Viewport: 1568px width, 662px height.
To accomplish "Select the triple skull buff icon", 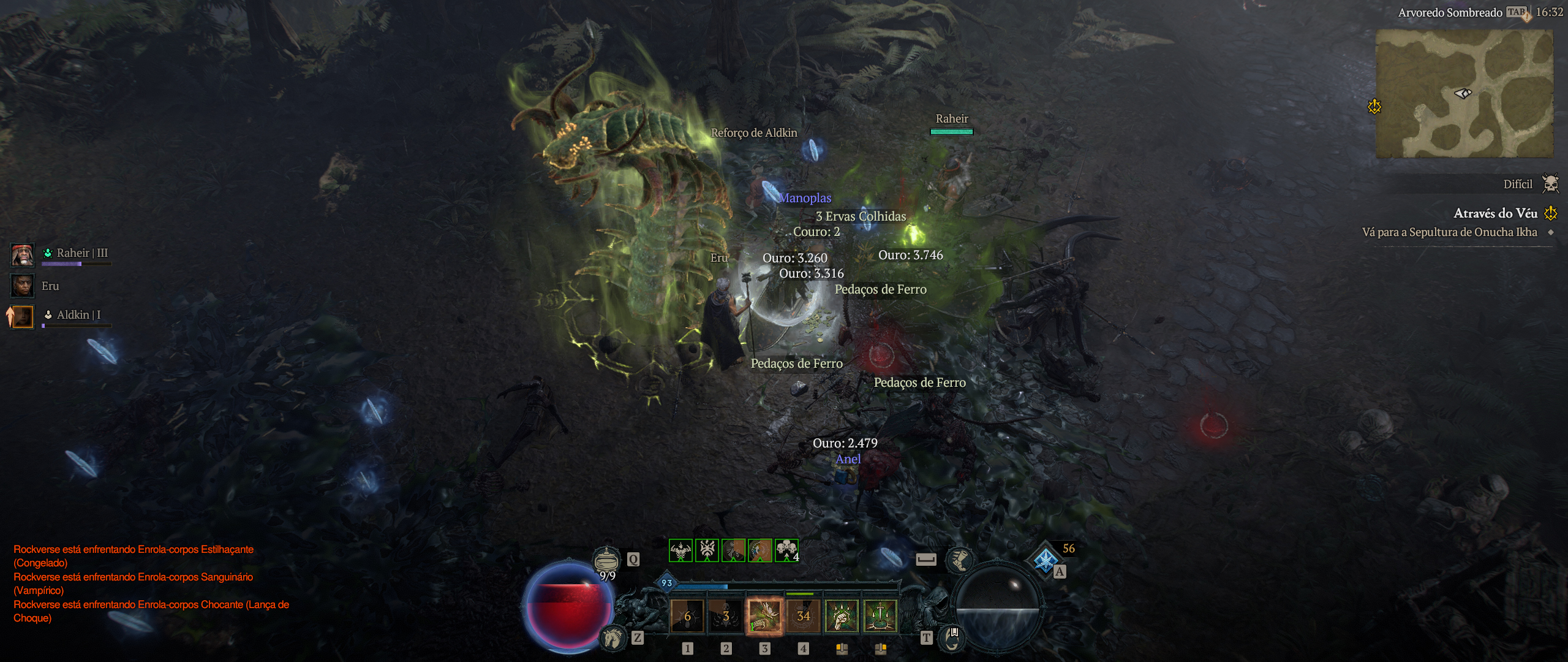I will [x=786, y=550].
